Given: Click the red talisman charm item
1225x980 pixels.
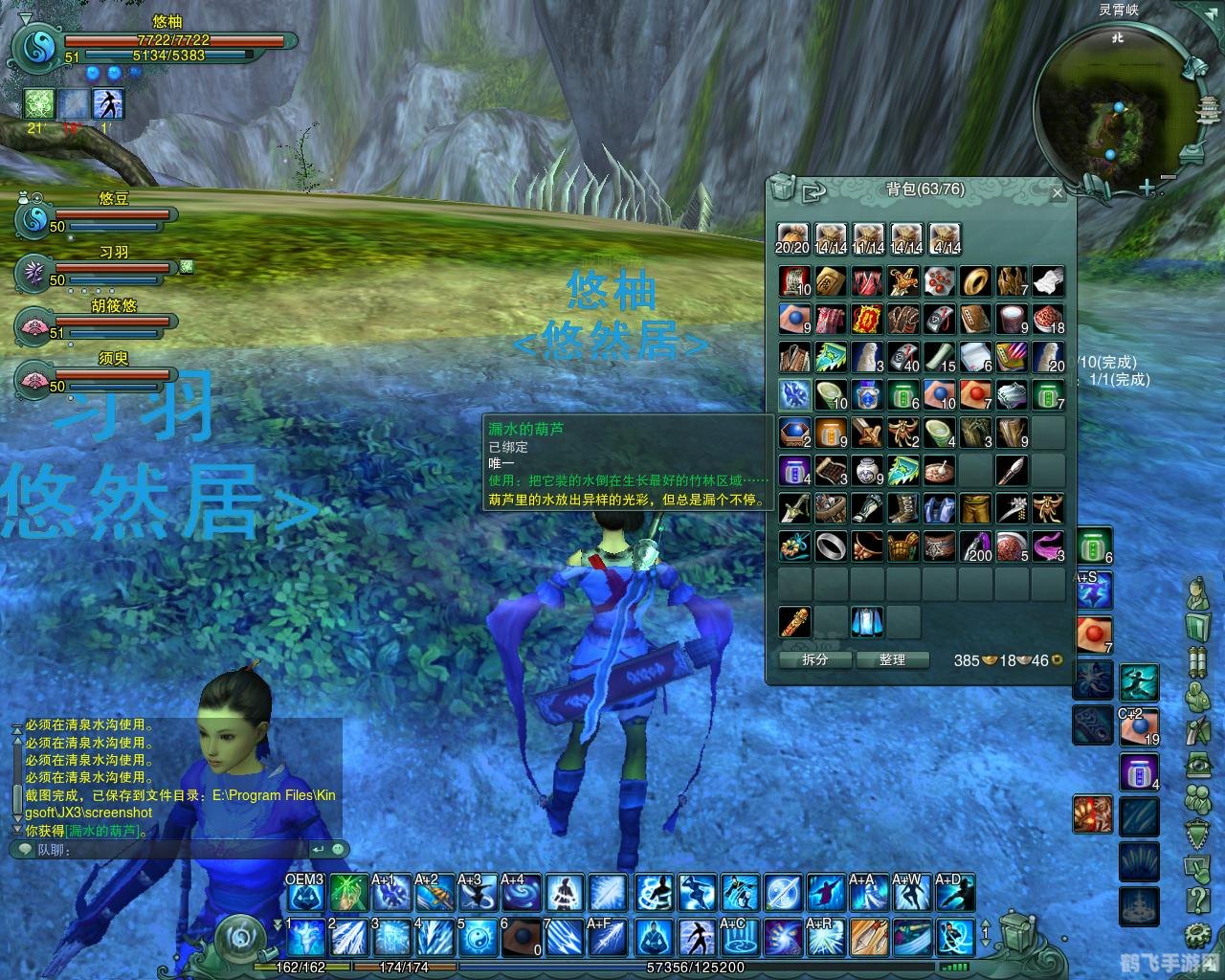Looking at the screenshot, I should [867, 319].
